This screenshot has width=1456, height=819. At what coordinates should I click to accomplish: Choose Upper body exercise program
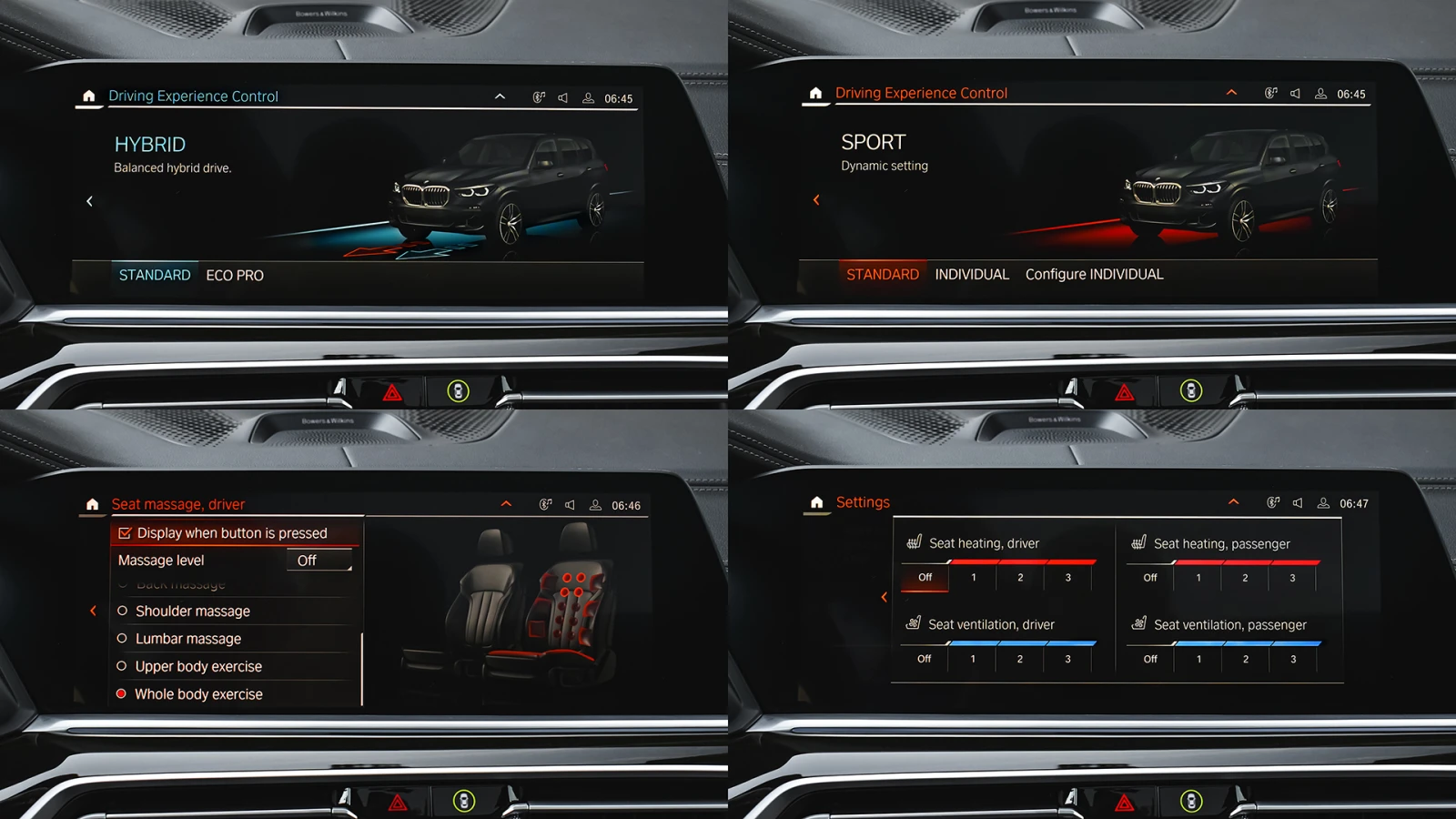coord(197,667)
